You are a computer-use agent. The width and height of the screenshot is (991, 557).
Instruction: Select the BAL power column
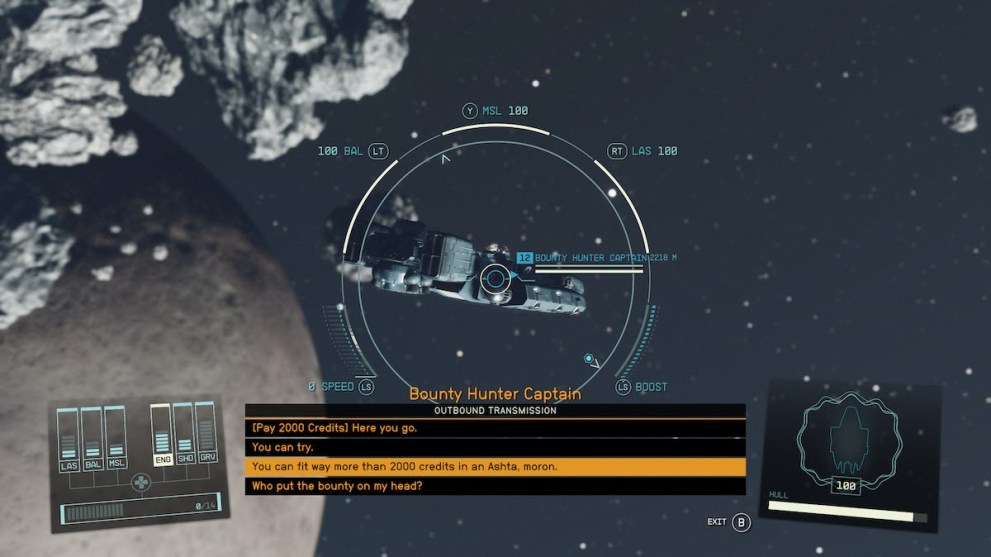click(x=92, y=438)
